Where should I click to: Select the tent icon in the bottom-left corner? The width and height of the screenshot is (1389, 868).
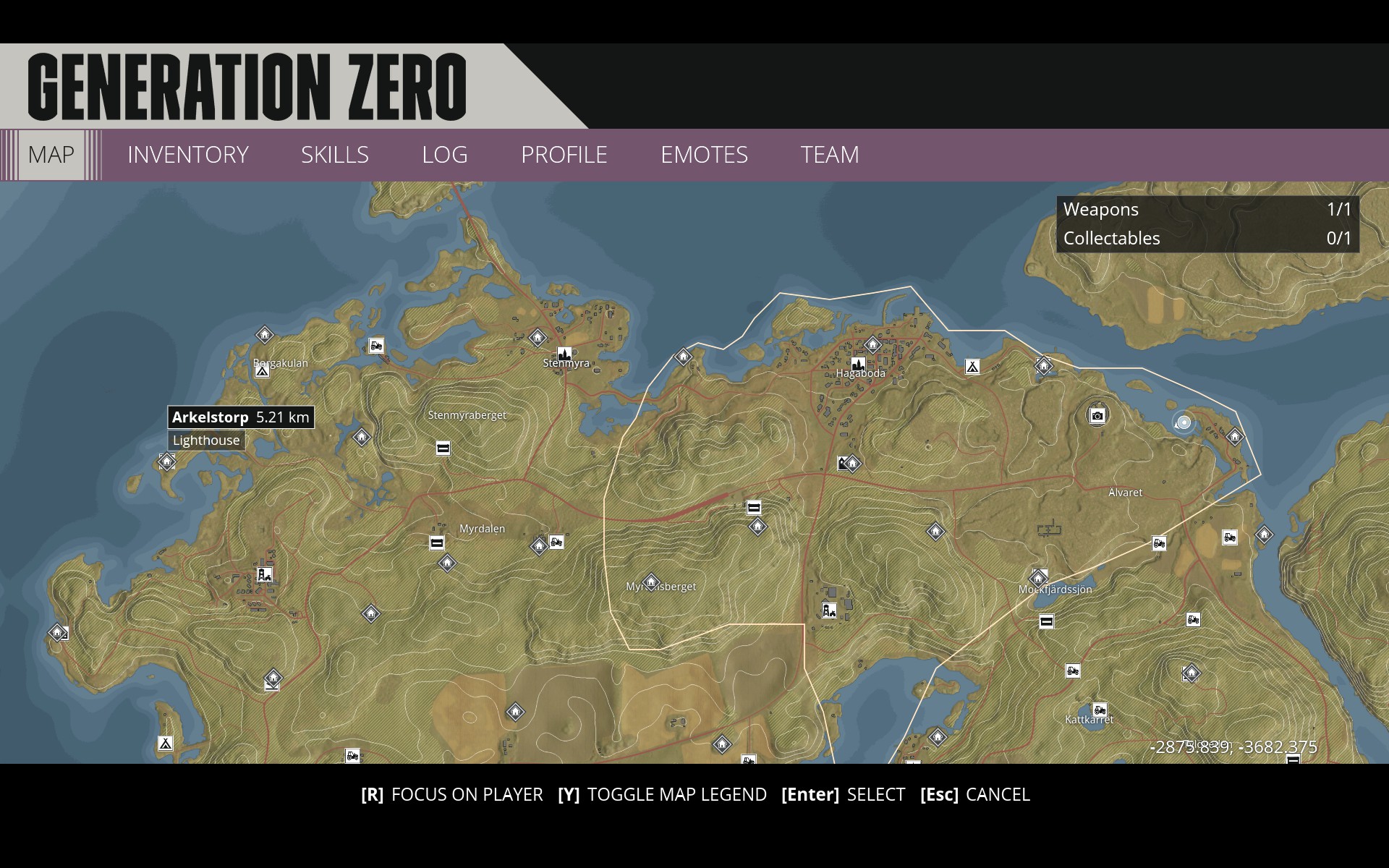coord(166,742)
